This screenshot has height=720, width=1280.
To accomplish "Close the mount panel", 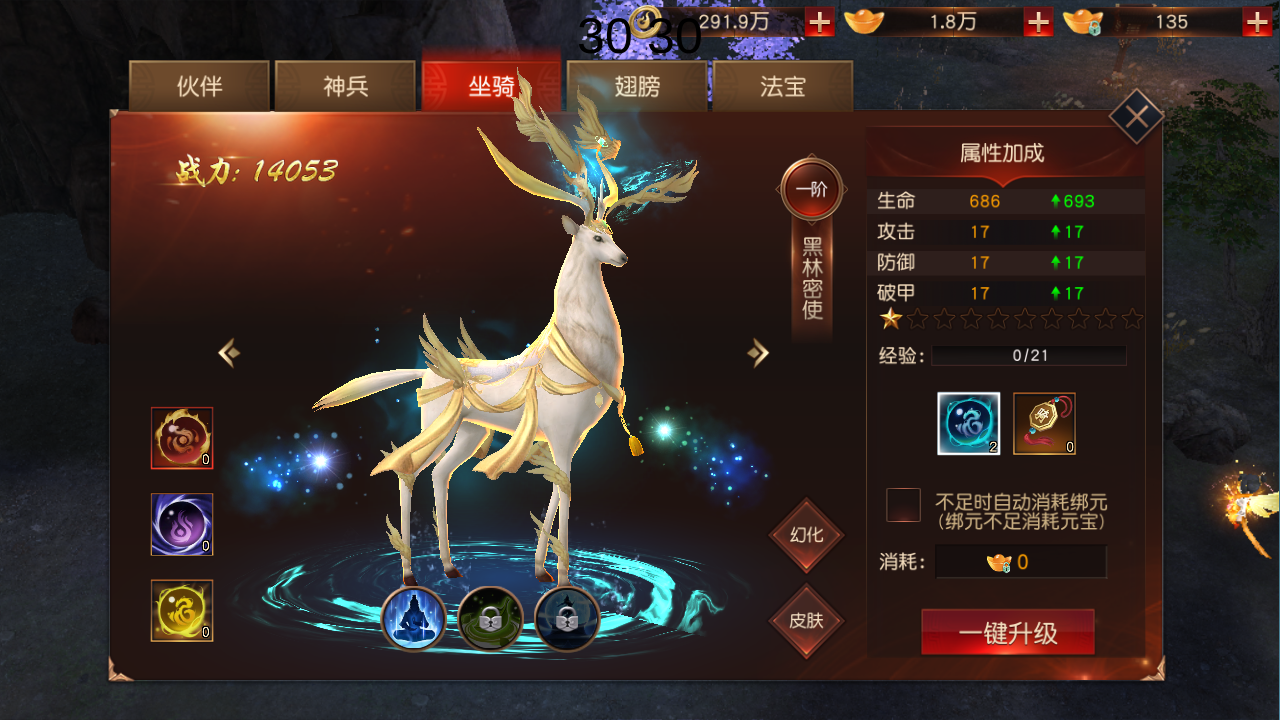I will coord(1136,118).
